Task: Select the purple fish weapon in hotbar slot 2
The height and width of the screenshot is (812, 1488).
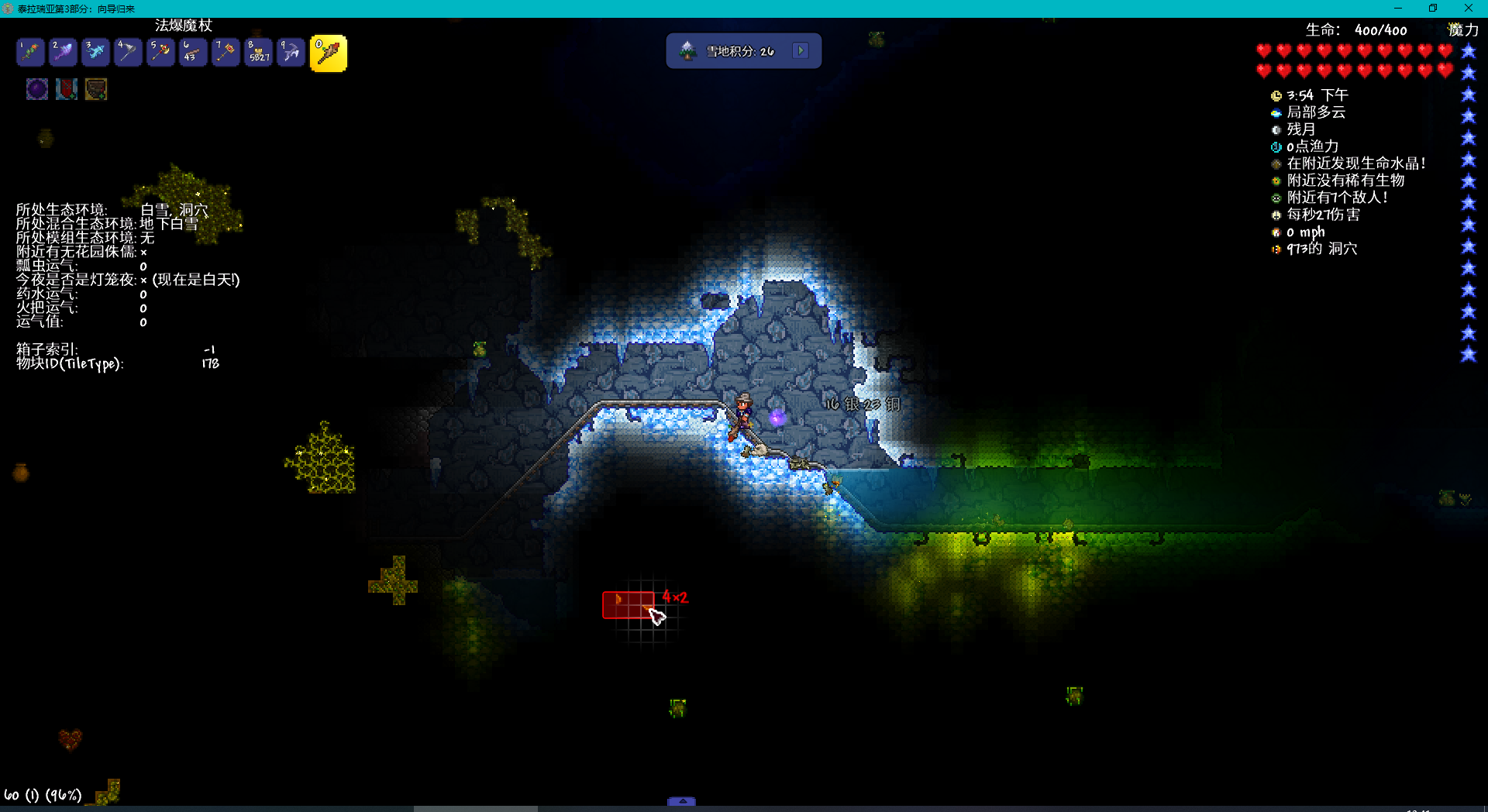Action: point(62,52)
